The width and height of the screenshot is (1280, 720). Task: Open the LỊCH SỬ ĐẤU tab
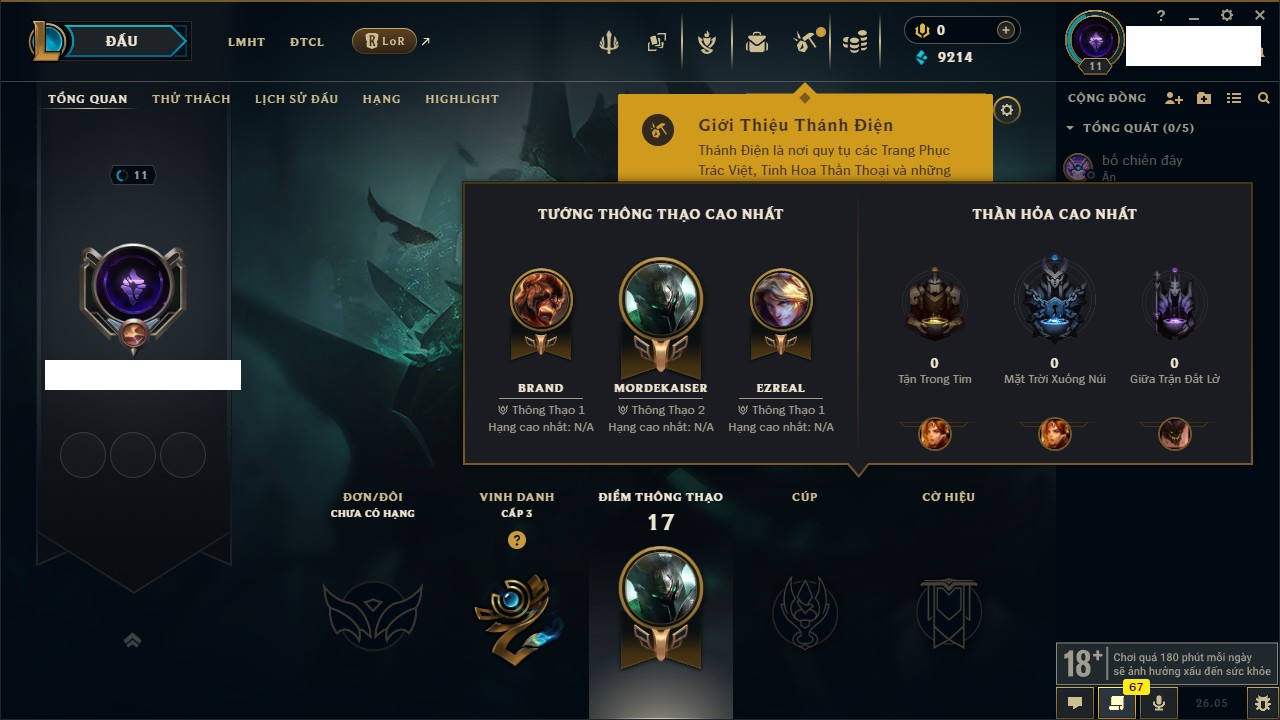296,99
